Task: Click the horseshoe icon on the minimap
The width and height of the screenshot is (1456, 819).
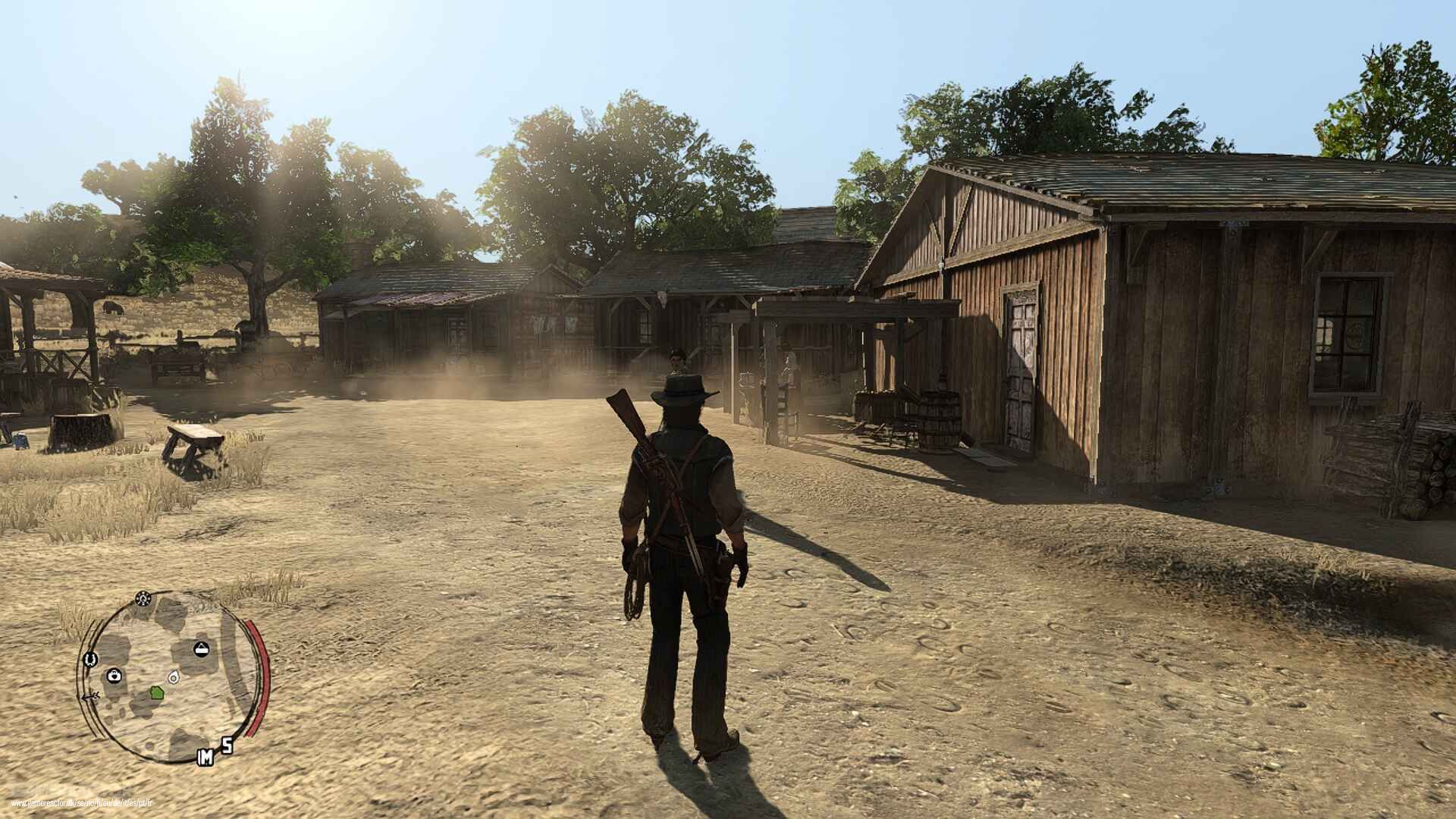Action: pyautogui.click(x=90, y=659)
